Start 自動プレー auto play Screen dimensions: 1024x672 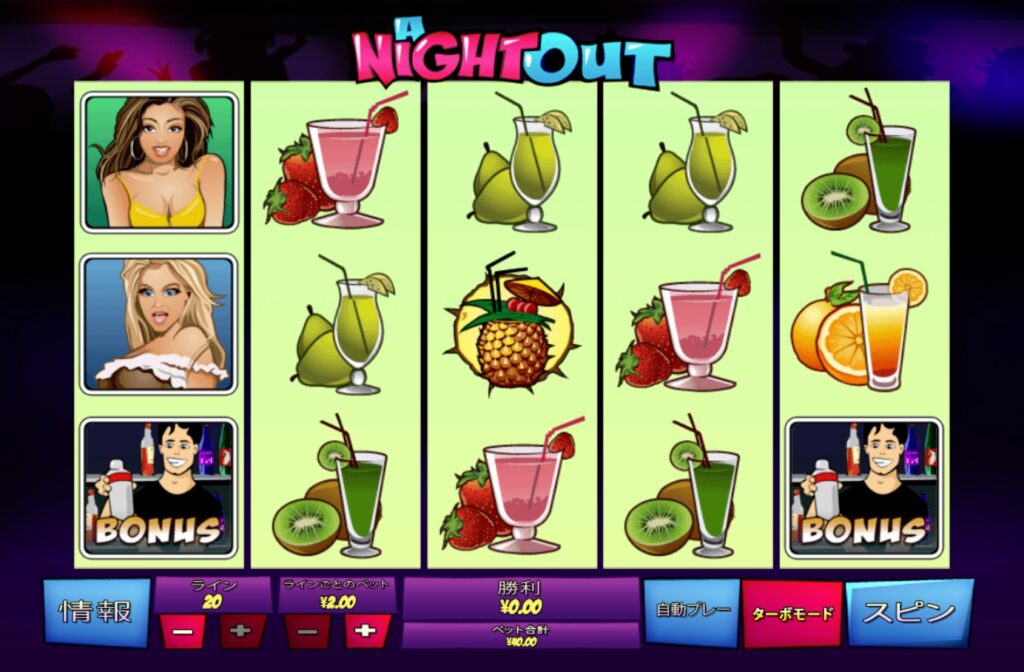tap(692, 610)
